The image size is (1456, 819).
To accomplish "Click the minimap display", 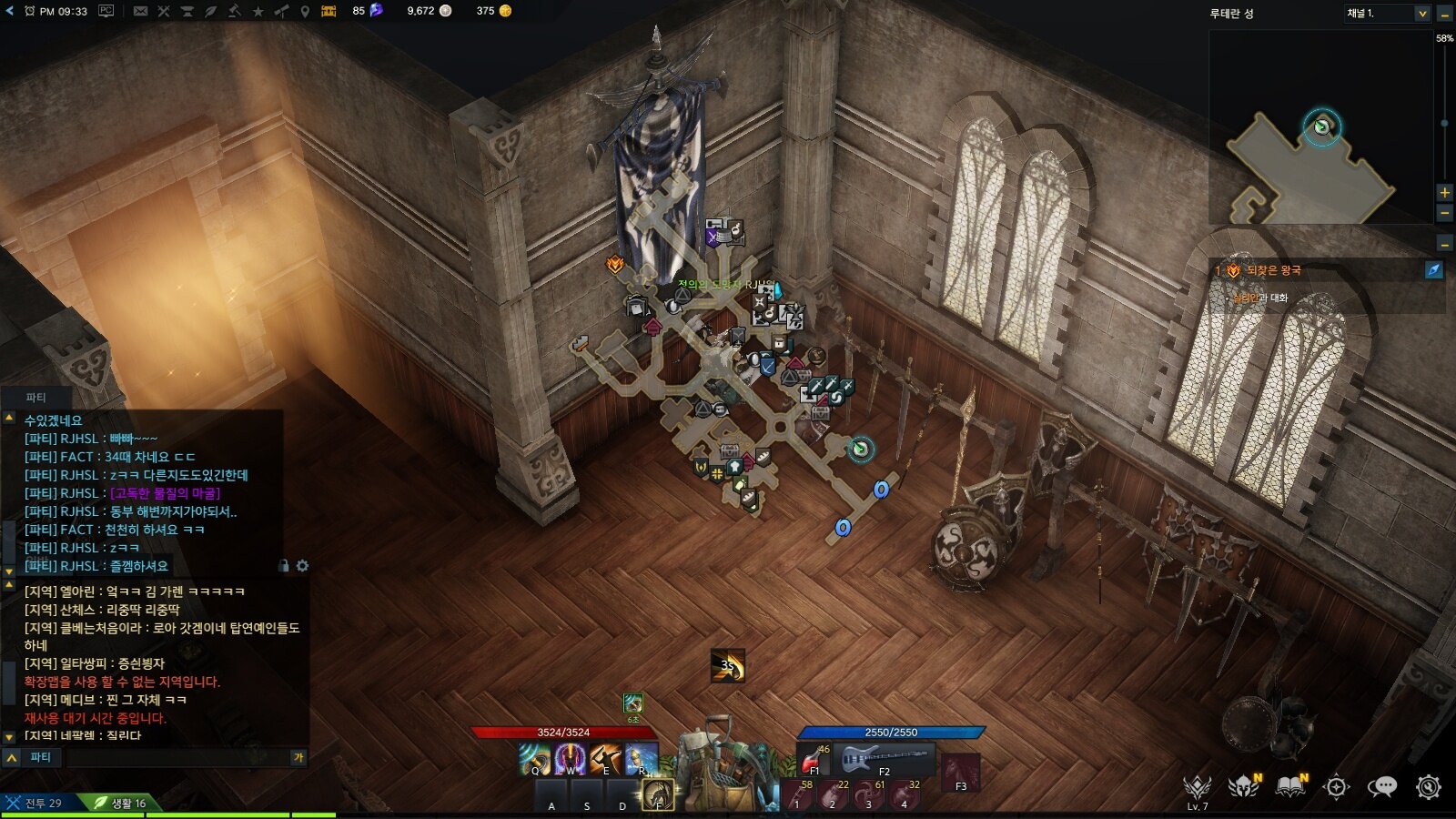I will [x=1319, y=127].
